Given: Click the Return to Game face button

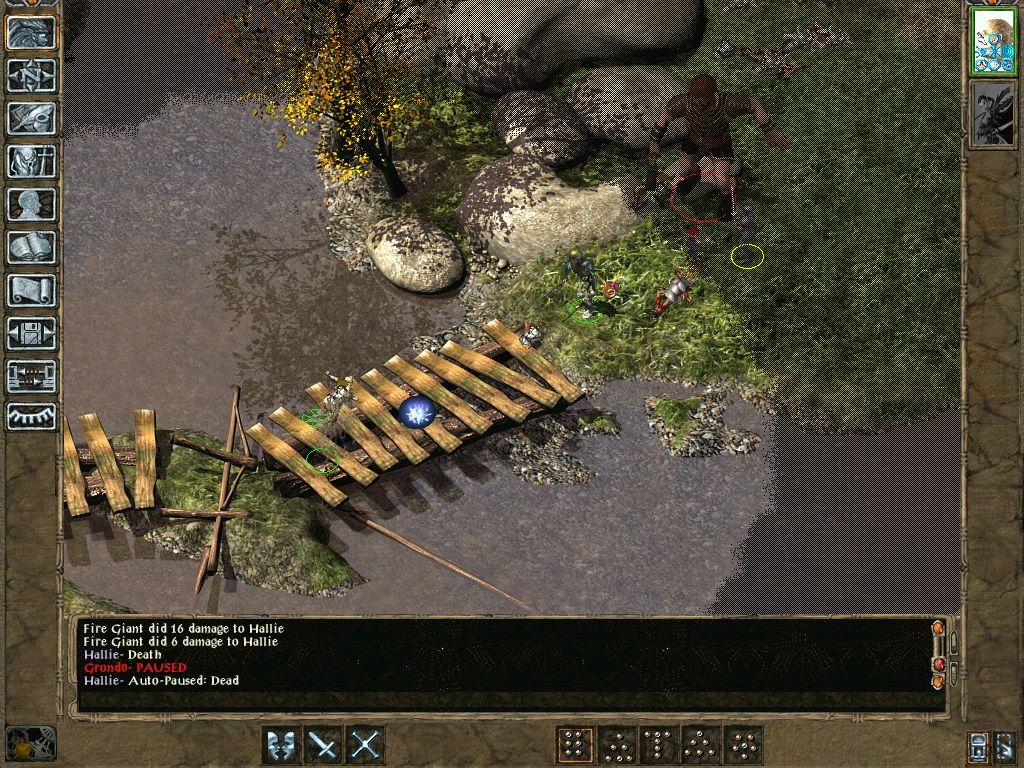Looking at the screenshot, I should (31, 32).
